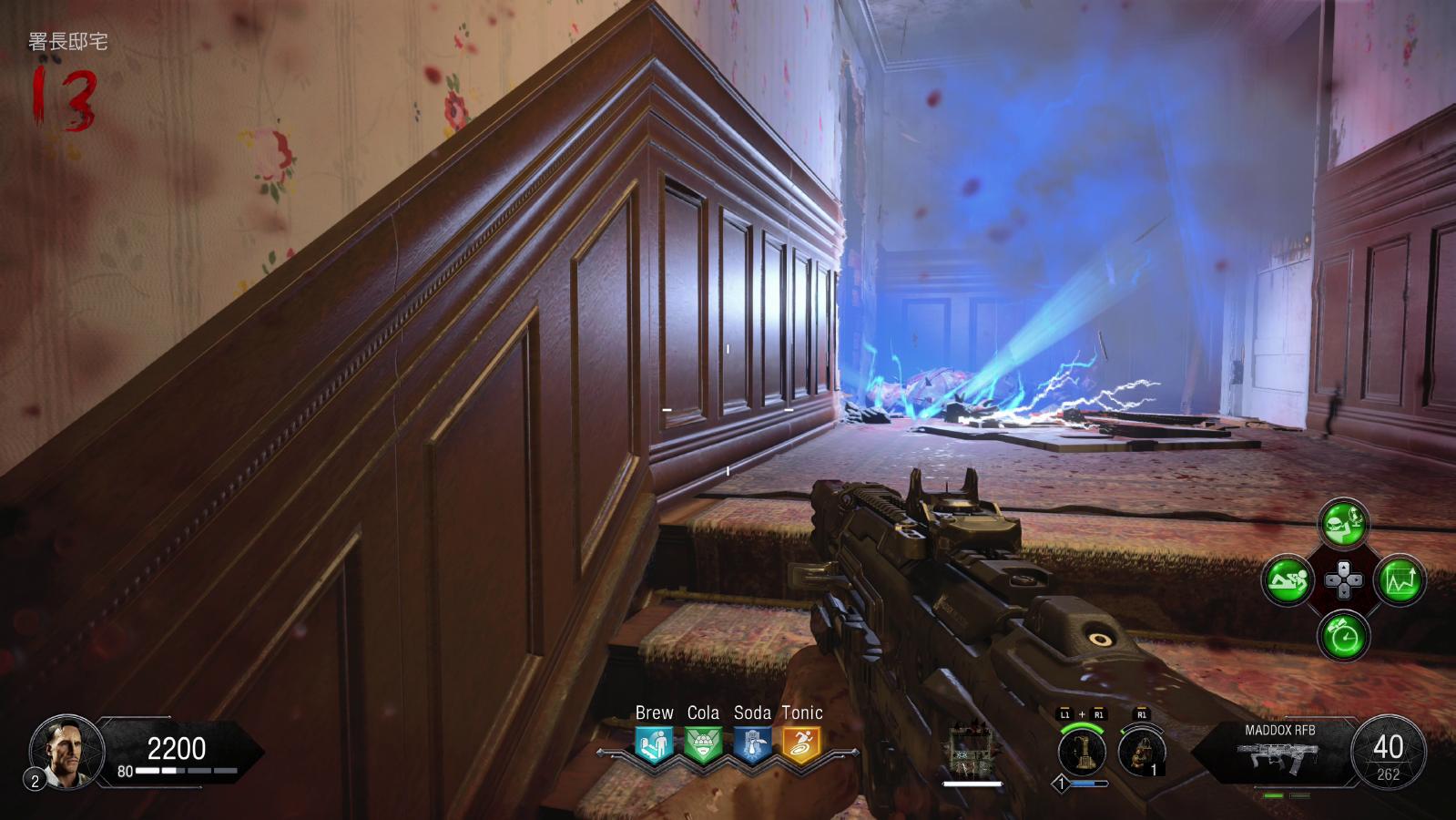Activate the bottom green stopwatch elixir
Viewport: 1456px width, 820px height.
[1343, 635]
